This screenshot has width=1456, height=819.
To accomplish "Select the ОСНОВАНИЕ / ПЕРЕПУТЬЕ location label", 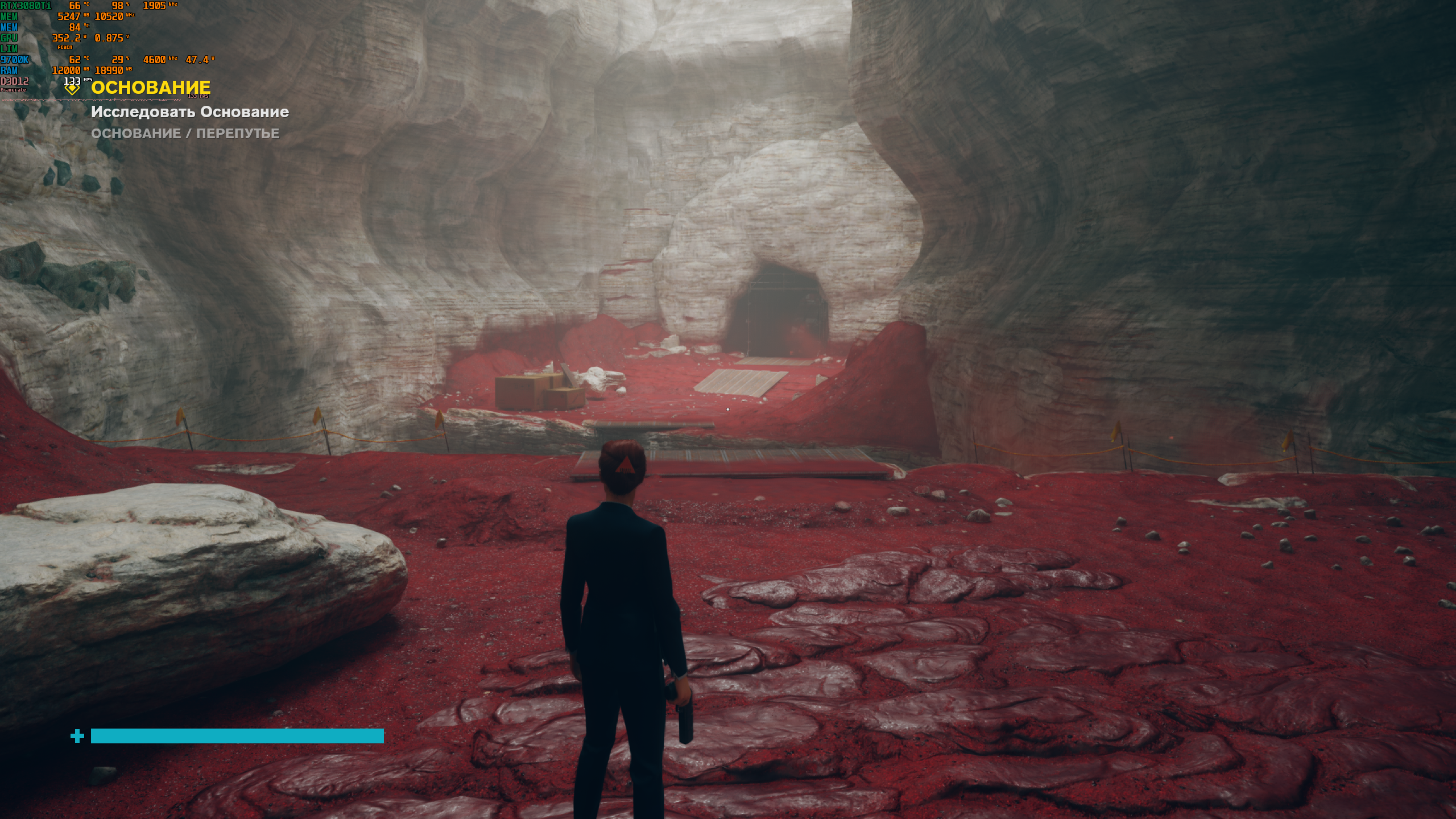I will pos(185,134).
